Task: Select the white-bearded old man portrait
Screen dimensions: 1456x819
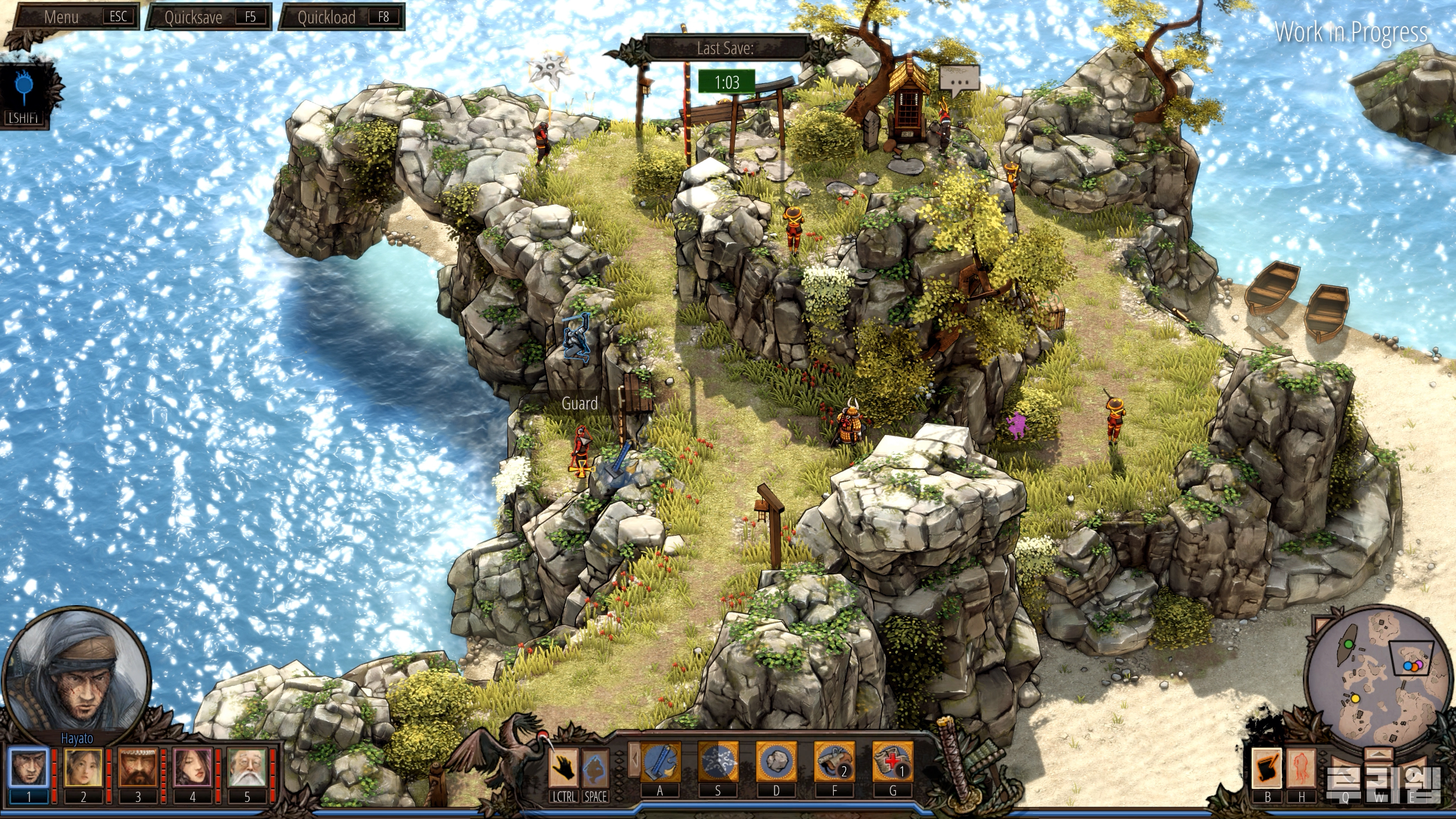Action: coord(247,767)
